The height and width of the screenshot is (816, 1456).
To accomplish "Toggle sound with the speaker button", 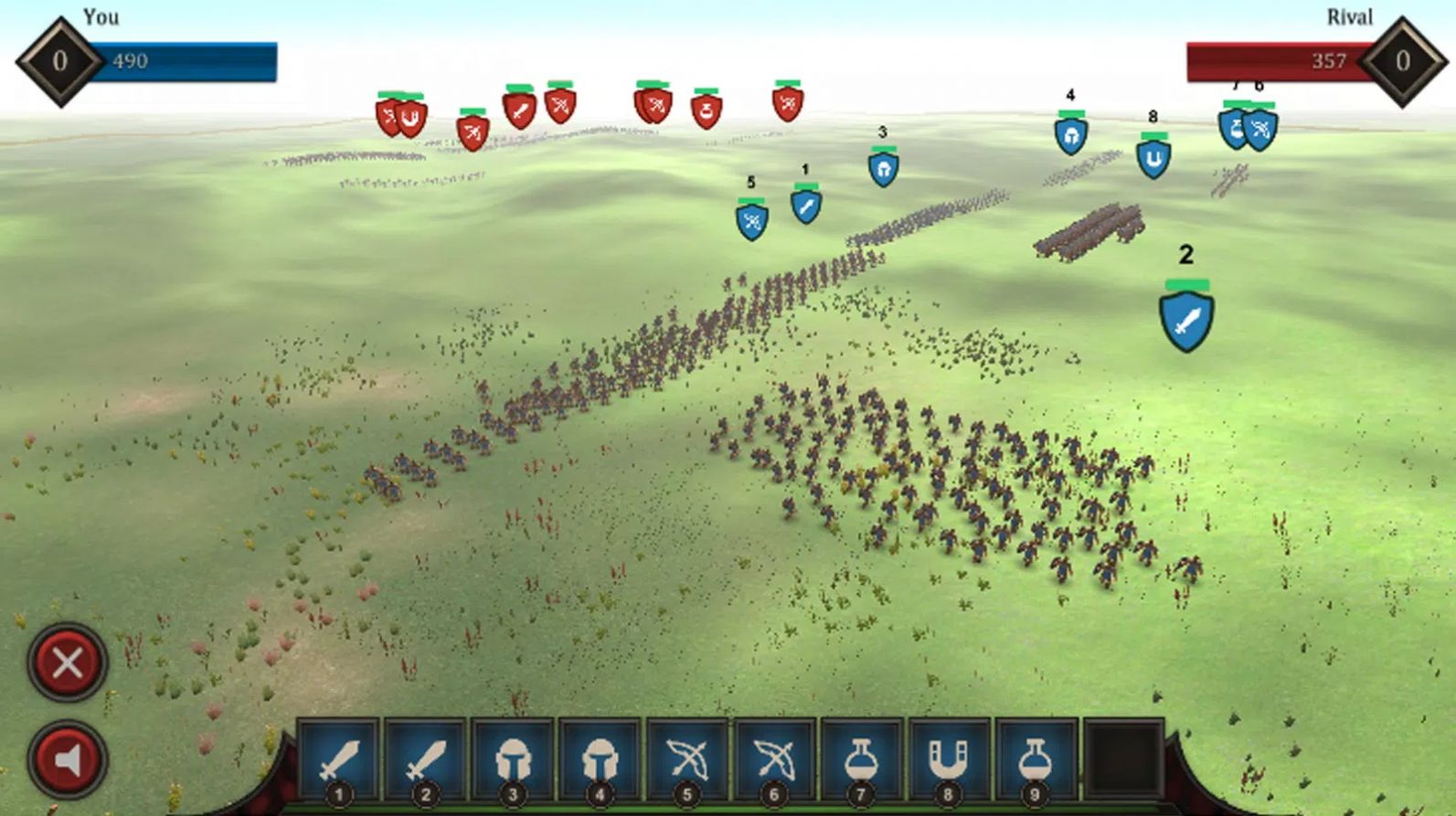I will (68, 760).
